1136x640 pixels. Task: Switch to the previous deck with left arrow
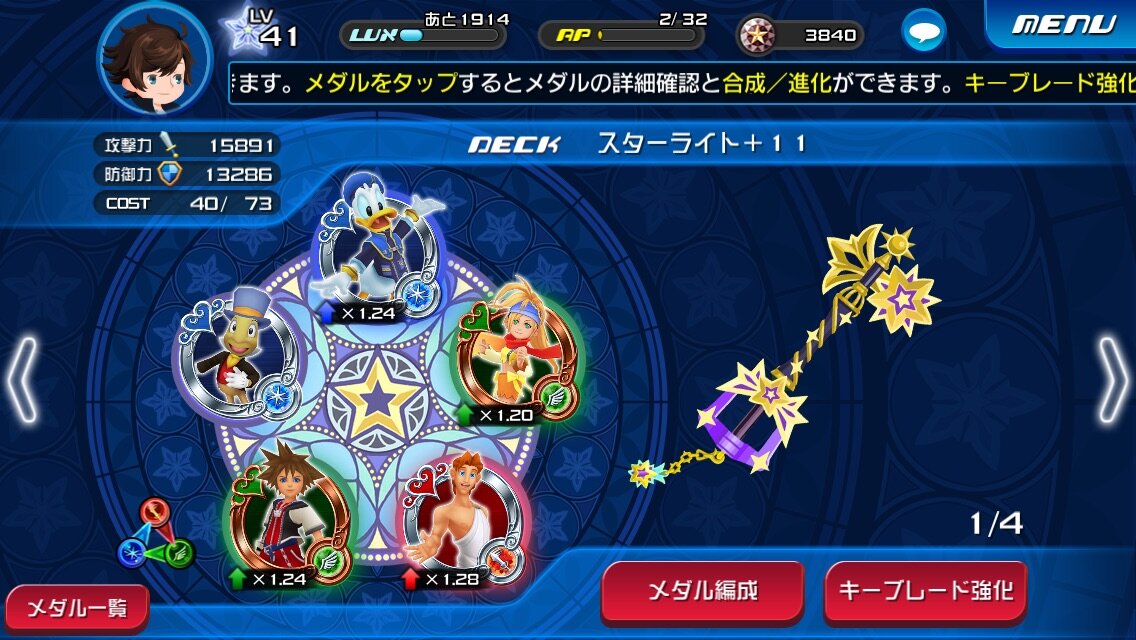pos(24,379)
